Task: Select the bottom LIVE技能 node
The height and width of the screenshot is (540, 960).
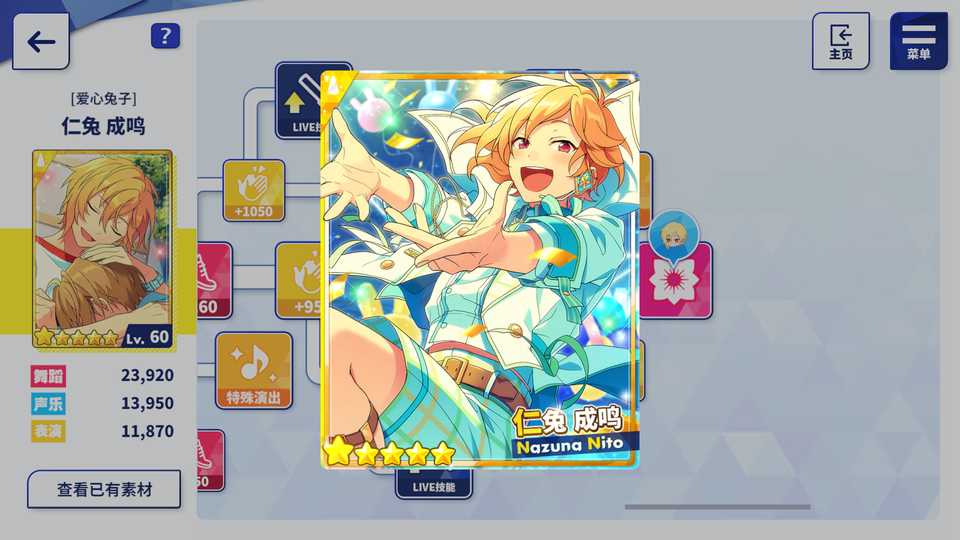Action: coord(433,486)
